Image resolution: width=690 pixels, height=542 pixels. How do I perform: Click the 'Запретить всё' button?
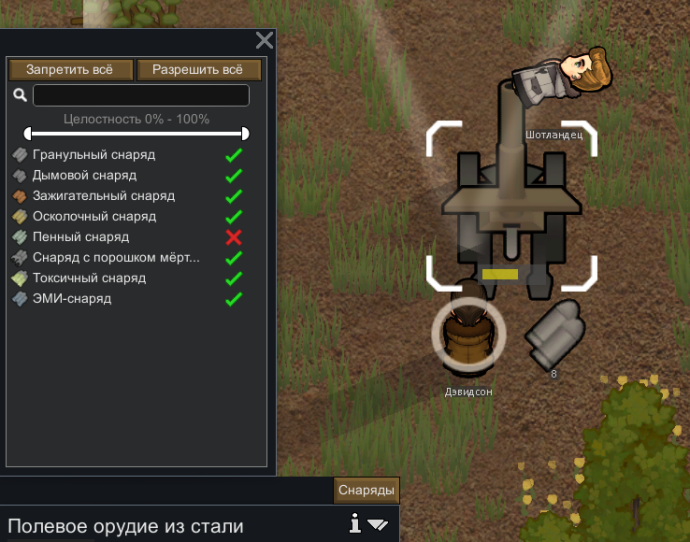[x=71, y=70]
